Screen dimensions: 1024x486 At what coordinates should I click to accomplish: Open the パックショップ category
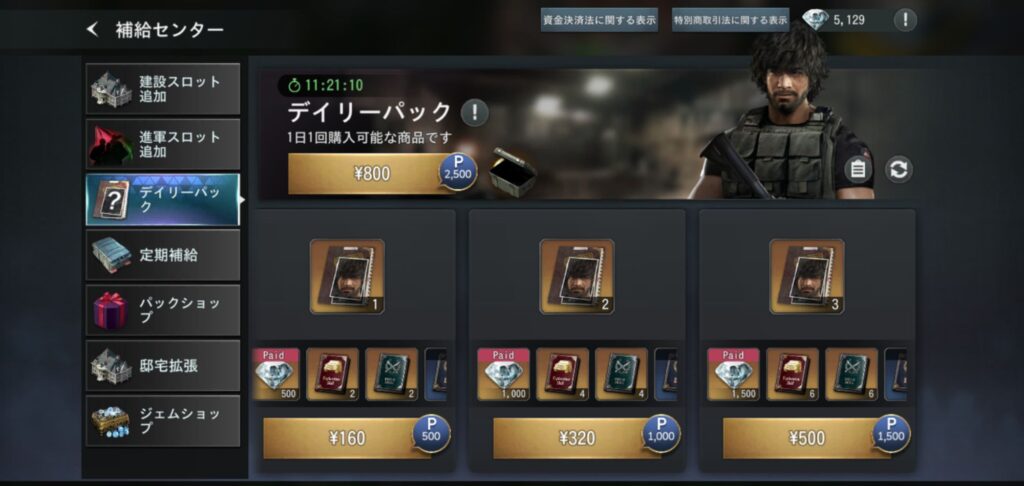[x=163, y=310]
